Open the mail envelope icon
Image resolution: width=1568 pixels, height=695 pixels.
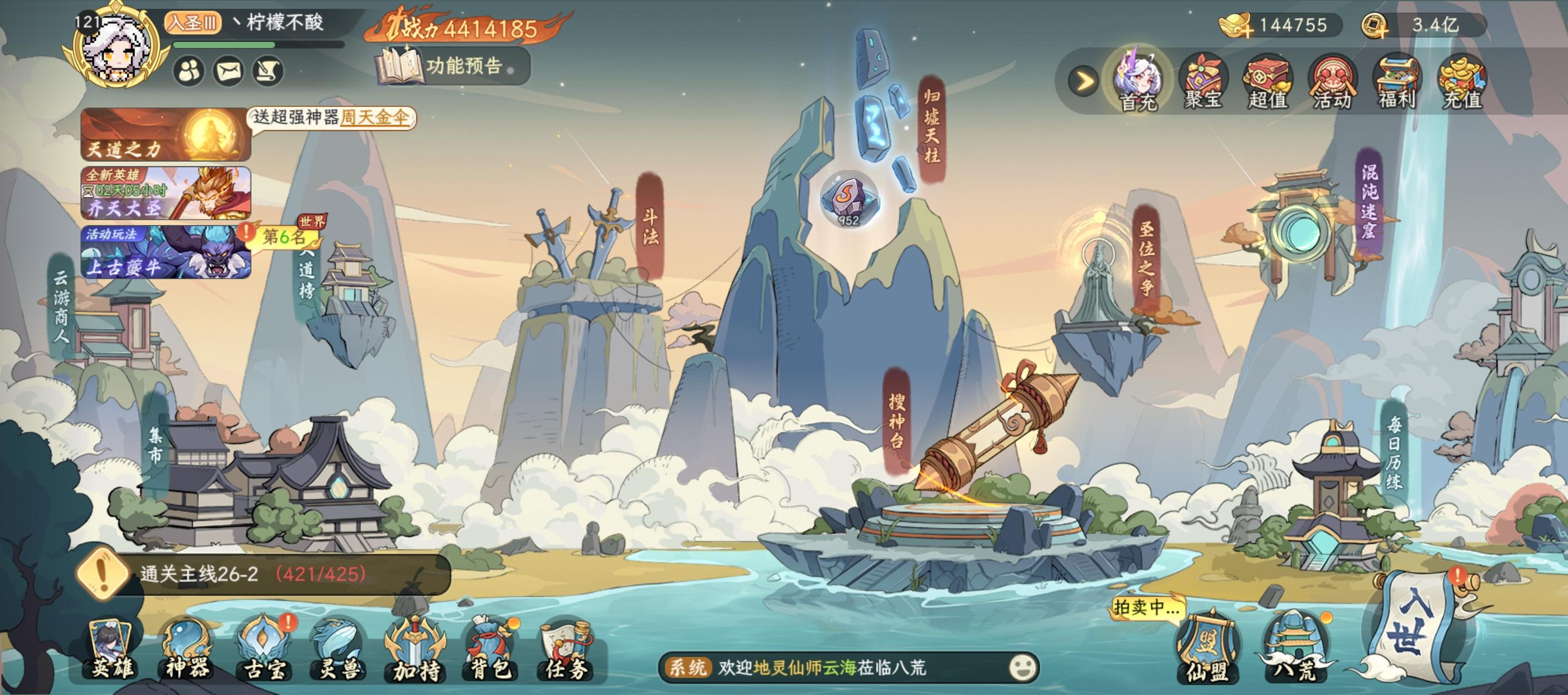tap(229, 72)
